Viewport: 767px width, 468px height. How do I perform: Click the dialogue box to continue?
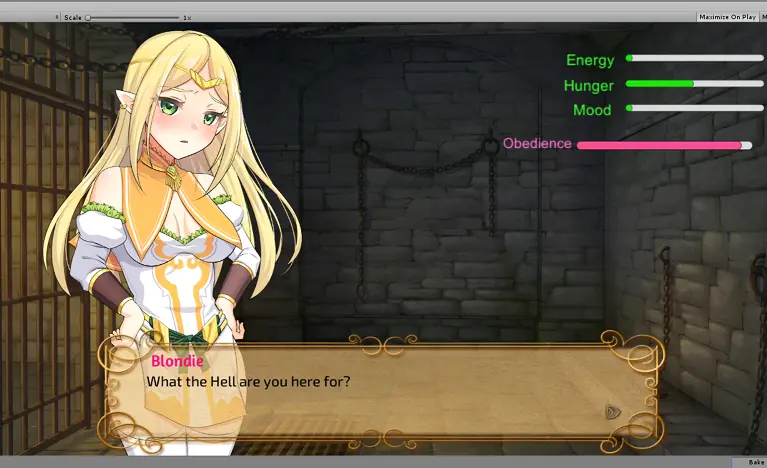pyautogui.click(x=400, y=390)
